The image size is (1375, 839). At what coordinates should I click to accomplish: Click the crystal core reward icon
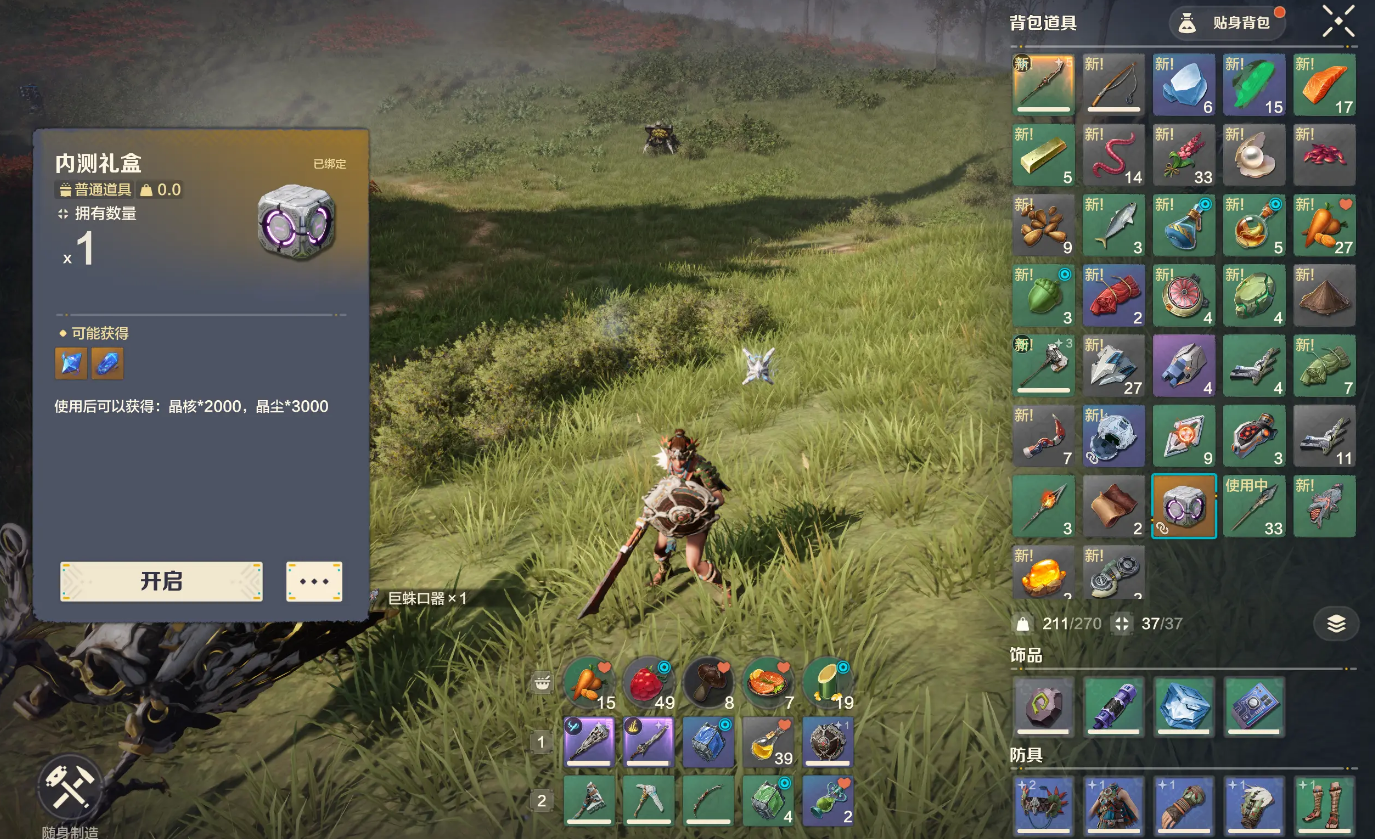pyautogui.click(x=71, y=364)
